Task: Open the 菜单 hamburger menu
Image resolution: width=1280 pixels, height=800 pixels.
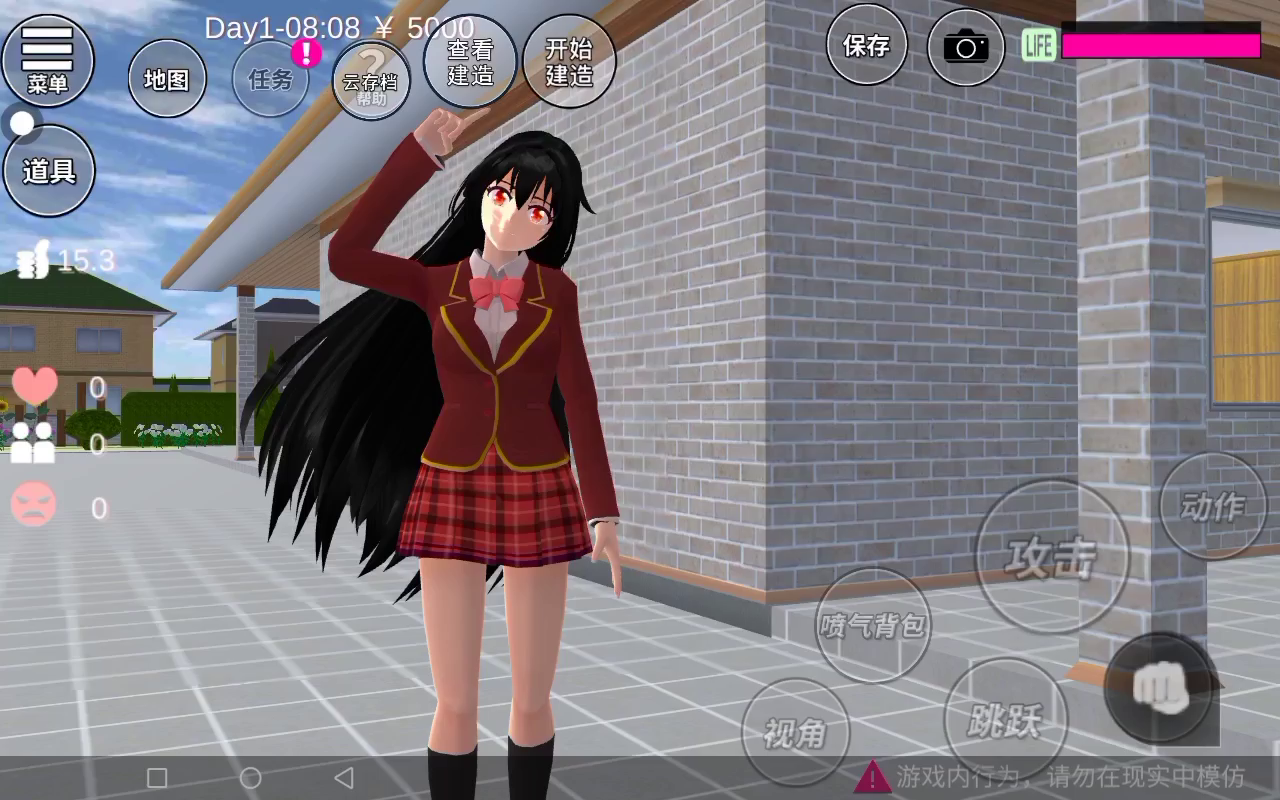Action: pyautogui.click(x=48, y=60)
